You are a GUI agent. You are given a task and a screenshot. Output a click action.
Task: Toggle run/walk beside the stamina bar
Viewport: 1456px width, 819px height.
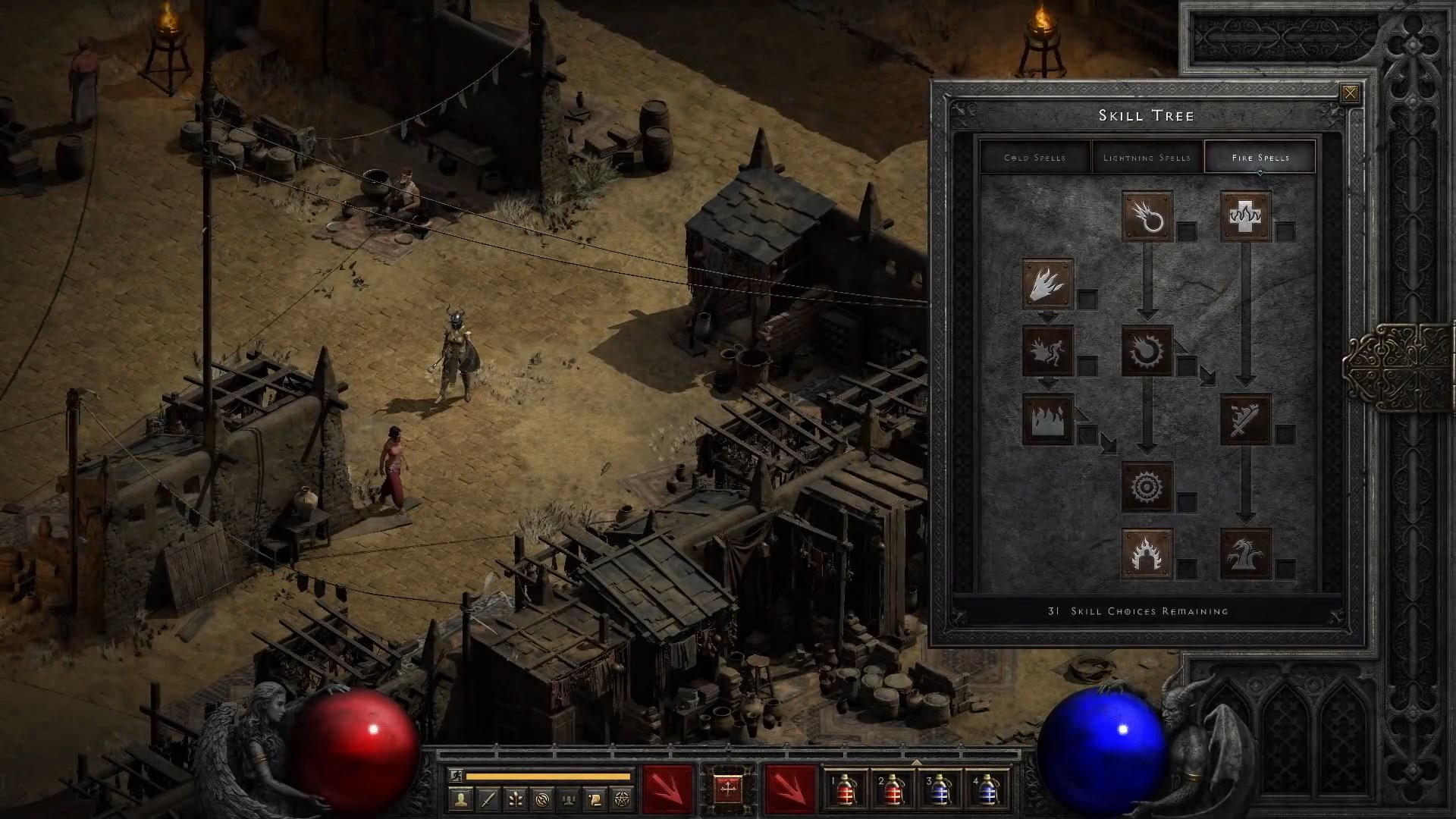[x=457, y=776]
